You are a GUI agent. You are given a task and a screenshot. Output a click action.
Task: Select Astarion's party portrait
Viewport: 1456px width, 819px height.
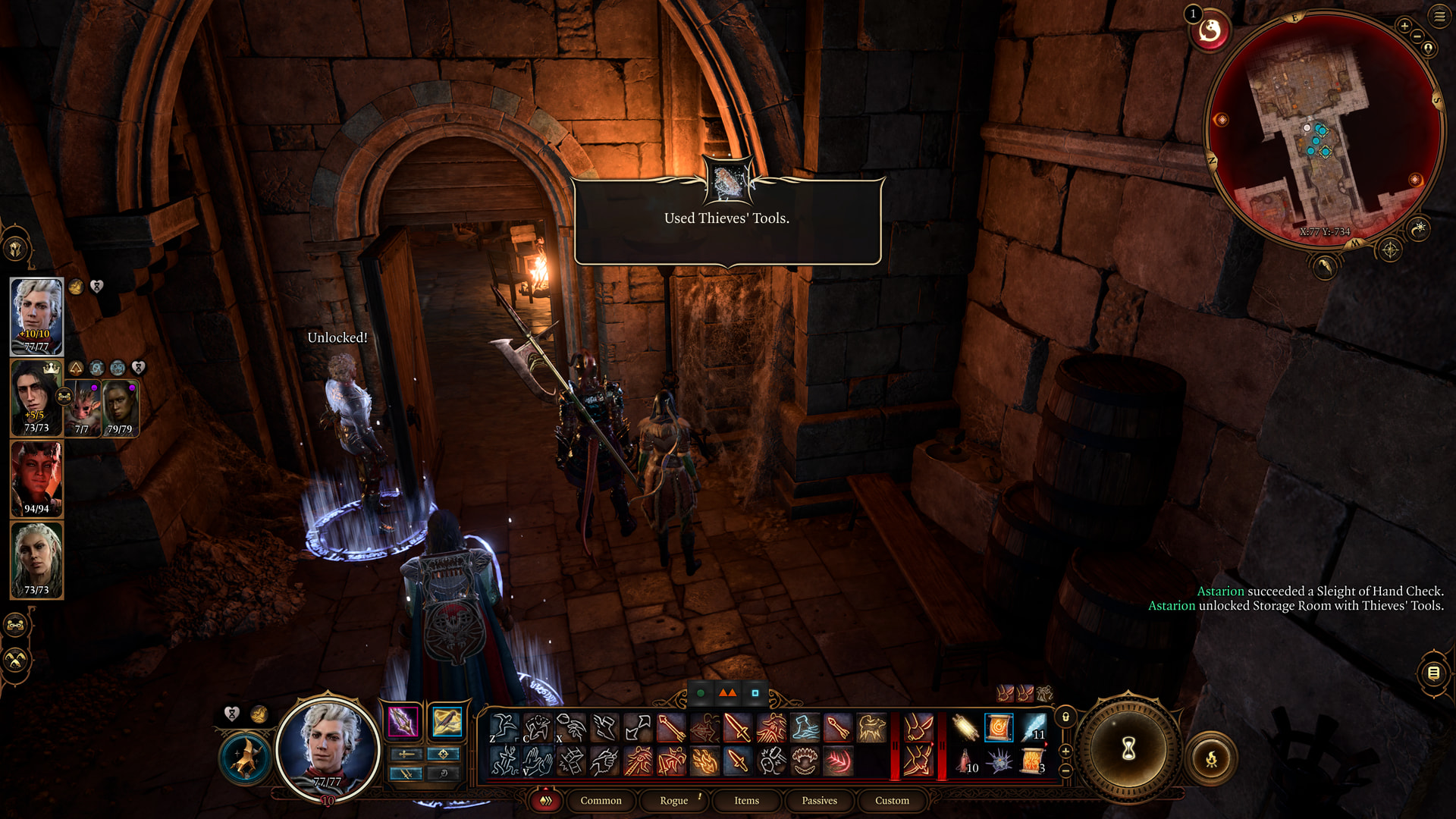(x=36, y=316)
